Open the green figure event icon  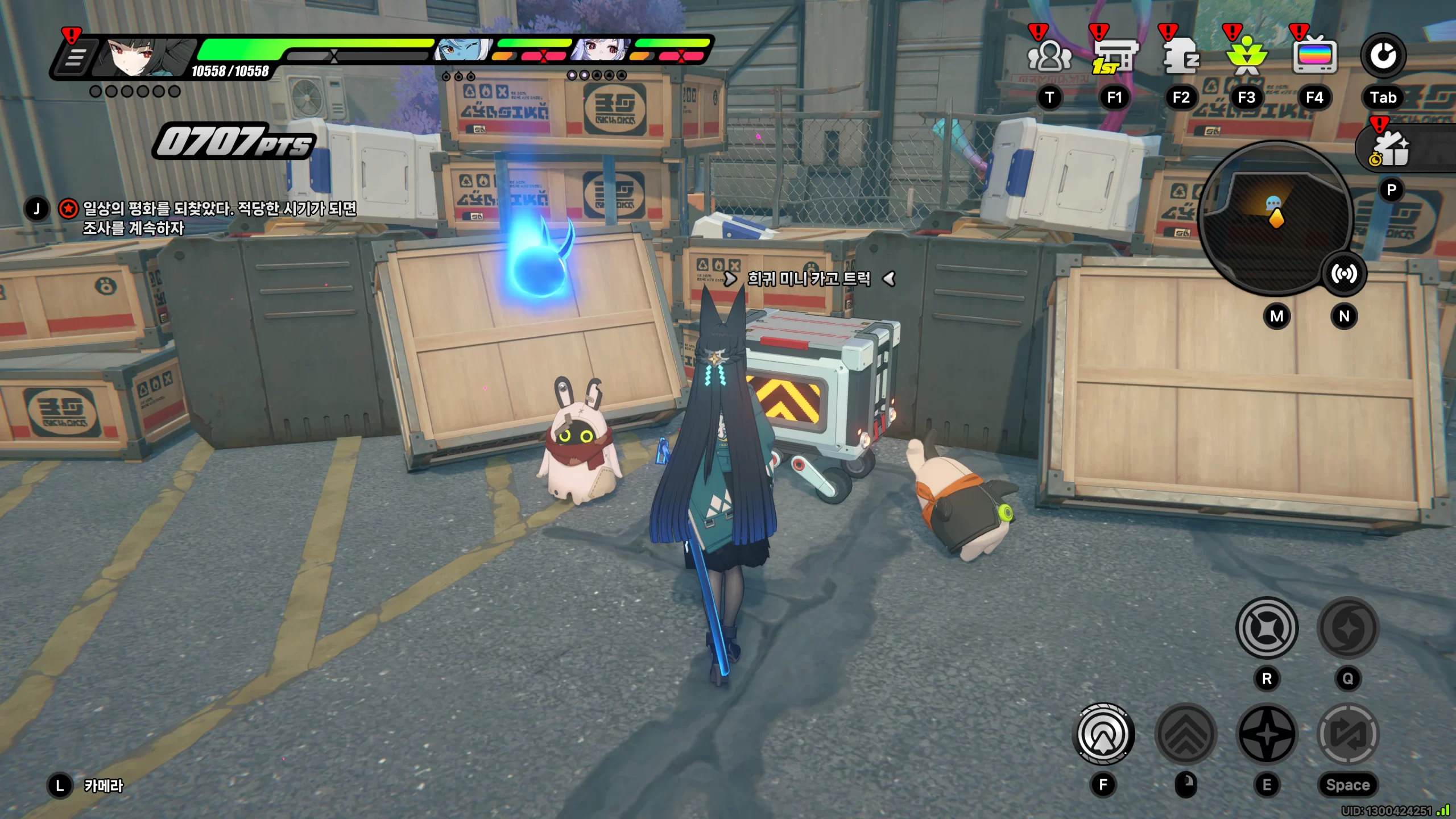click(x=1246, y=56)
